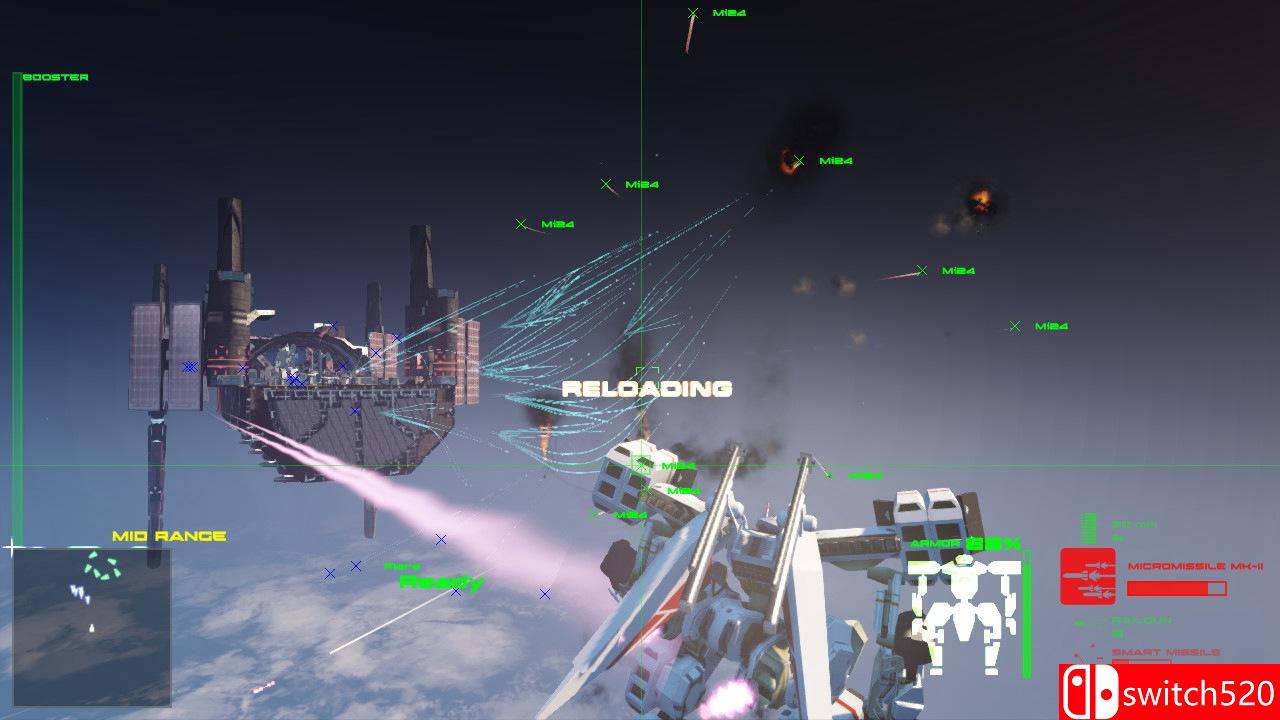This screenshot has width=1280, height=720.
Task: Toggle the Flare Ready indicator
Action: coord(425,576)
